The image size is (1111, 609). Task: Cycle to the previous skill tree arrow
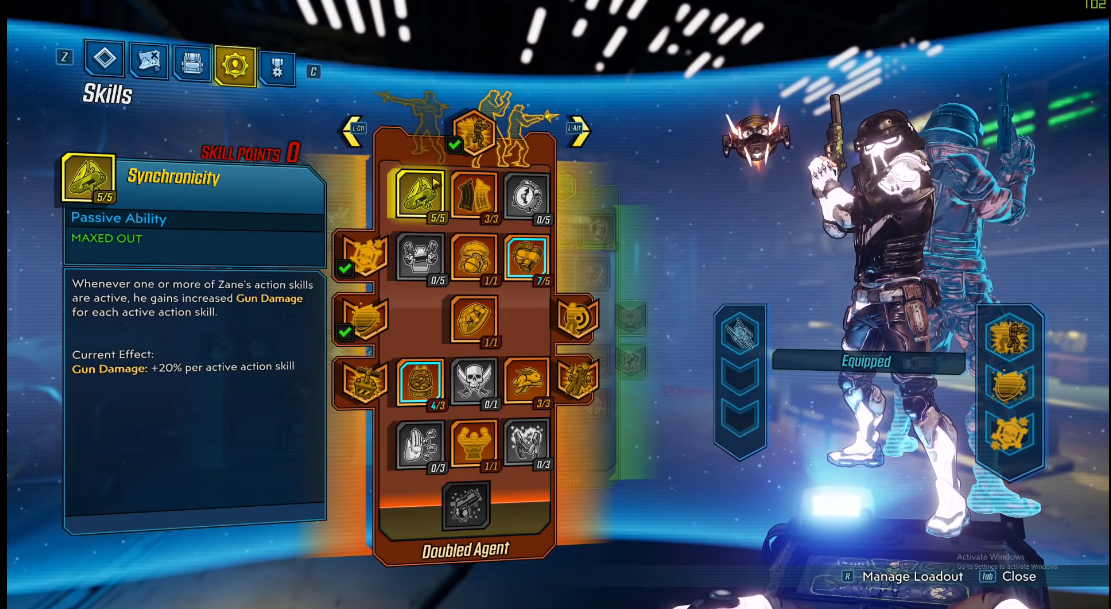(x=352, y=131)
